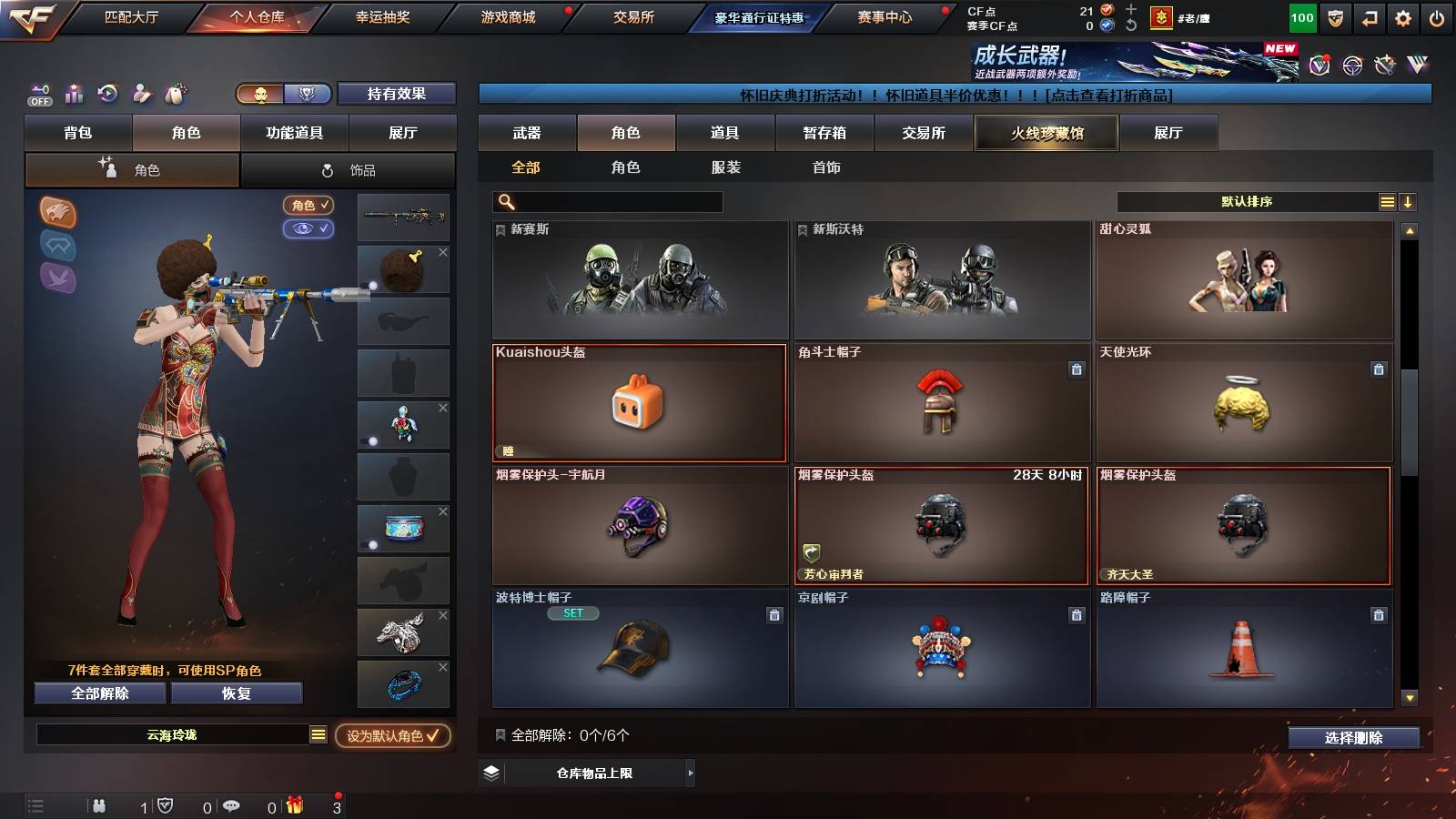Toggle the OFF key switch at top left
1456x819 pixels.
click(x=38, y=96)
